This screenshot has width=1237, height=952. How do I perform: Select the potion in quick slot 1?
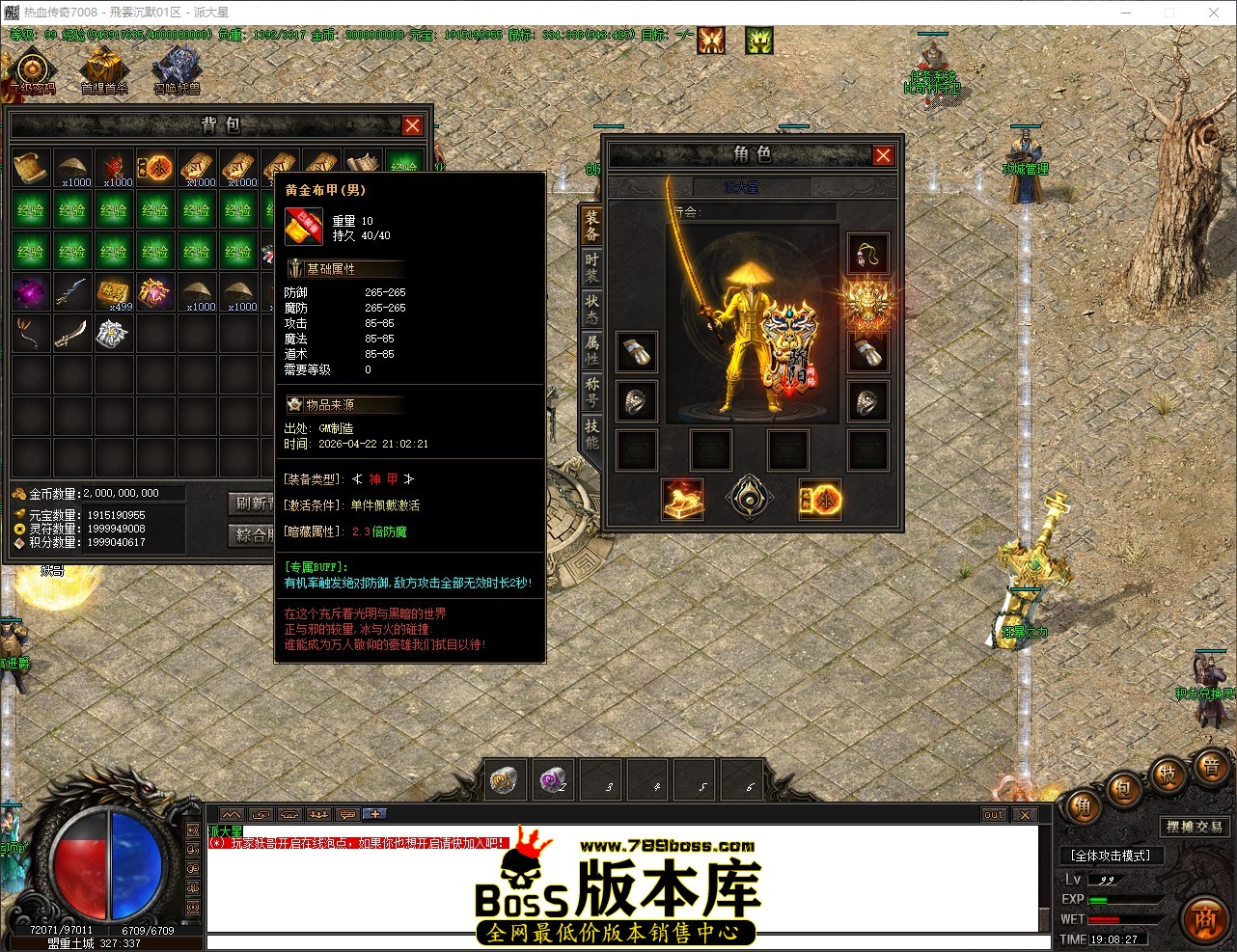pyautogui.click(x=505, y=779)
